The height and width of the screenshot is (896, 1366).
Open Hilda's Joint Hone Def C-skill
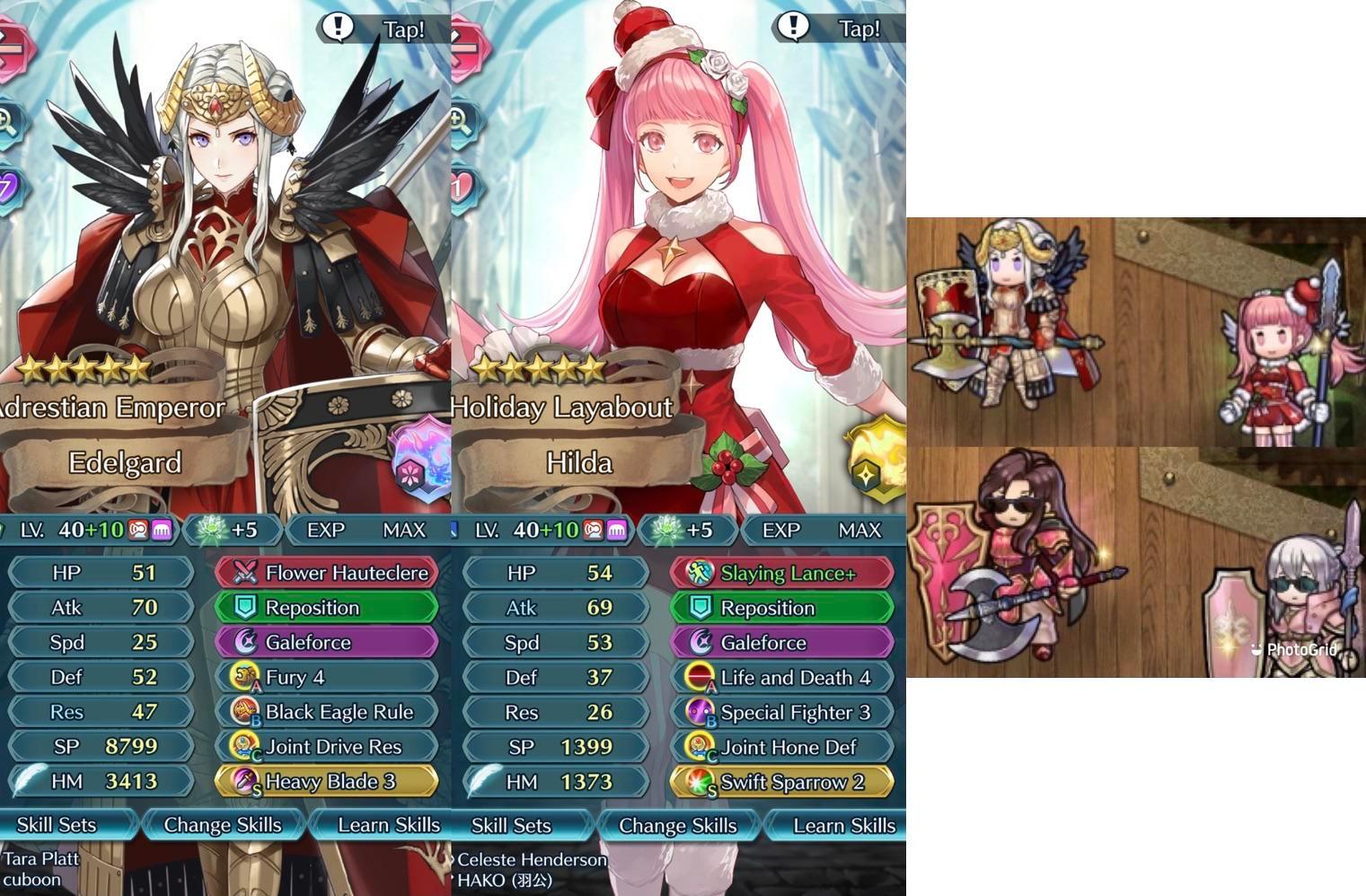point(780,746)
